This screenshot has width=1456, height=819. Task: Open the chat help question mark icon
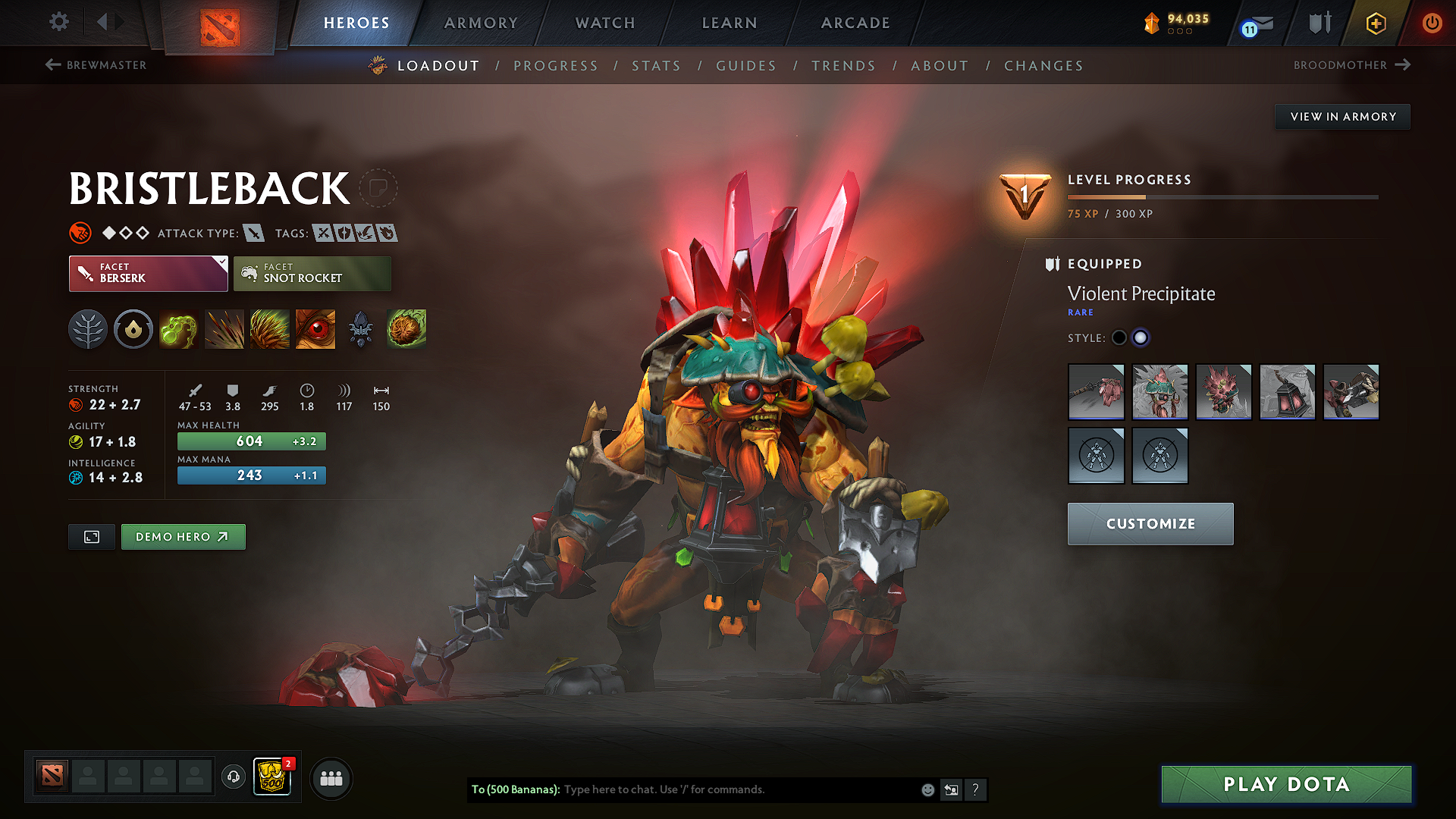point(976,789)
